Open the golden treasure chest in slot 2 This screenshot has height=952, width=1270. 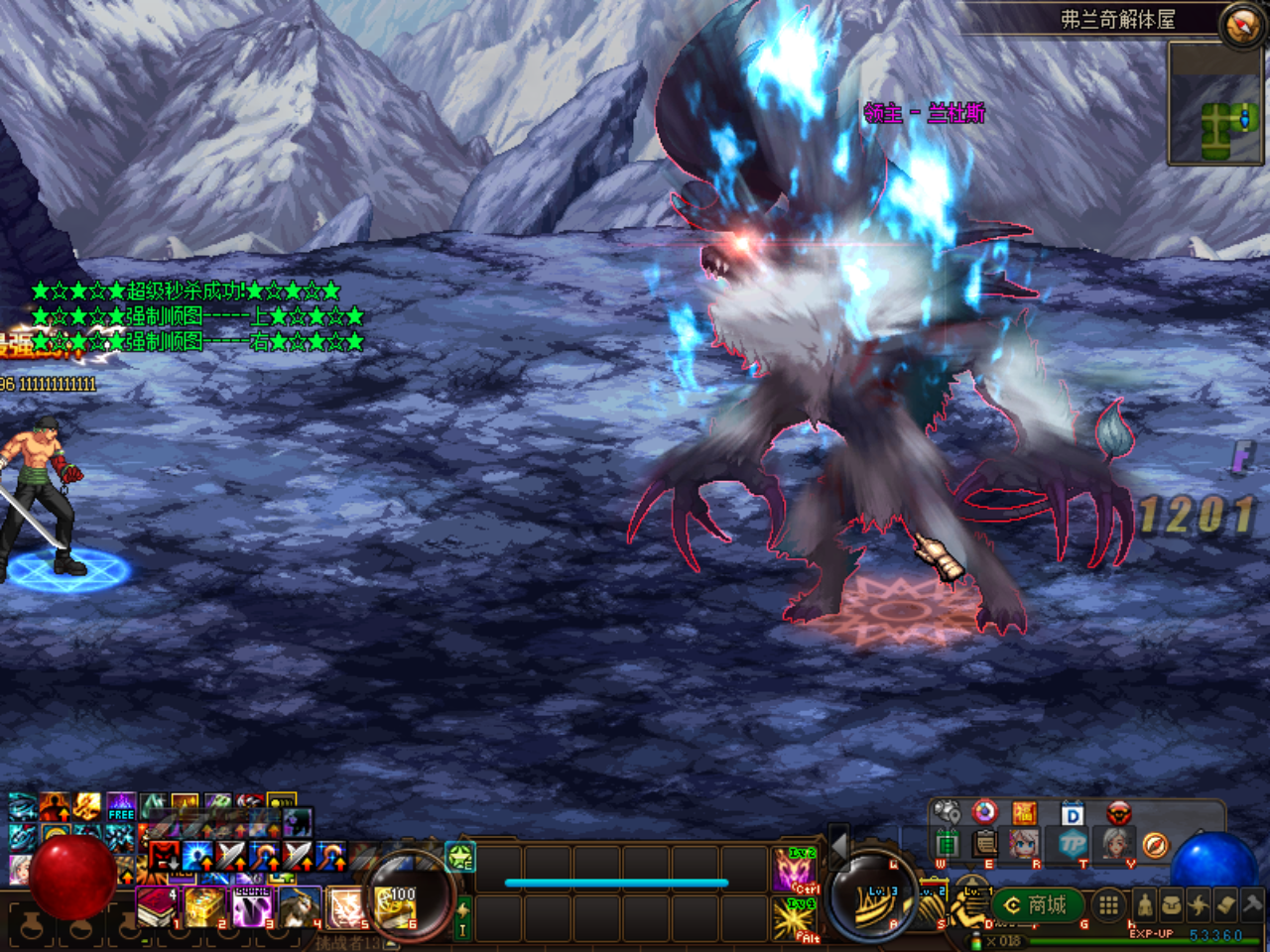(x=203, y=907)
